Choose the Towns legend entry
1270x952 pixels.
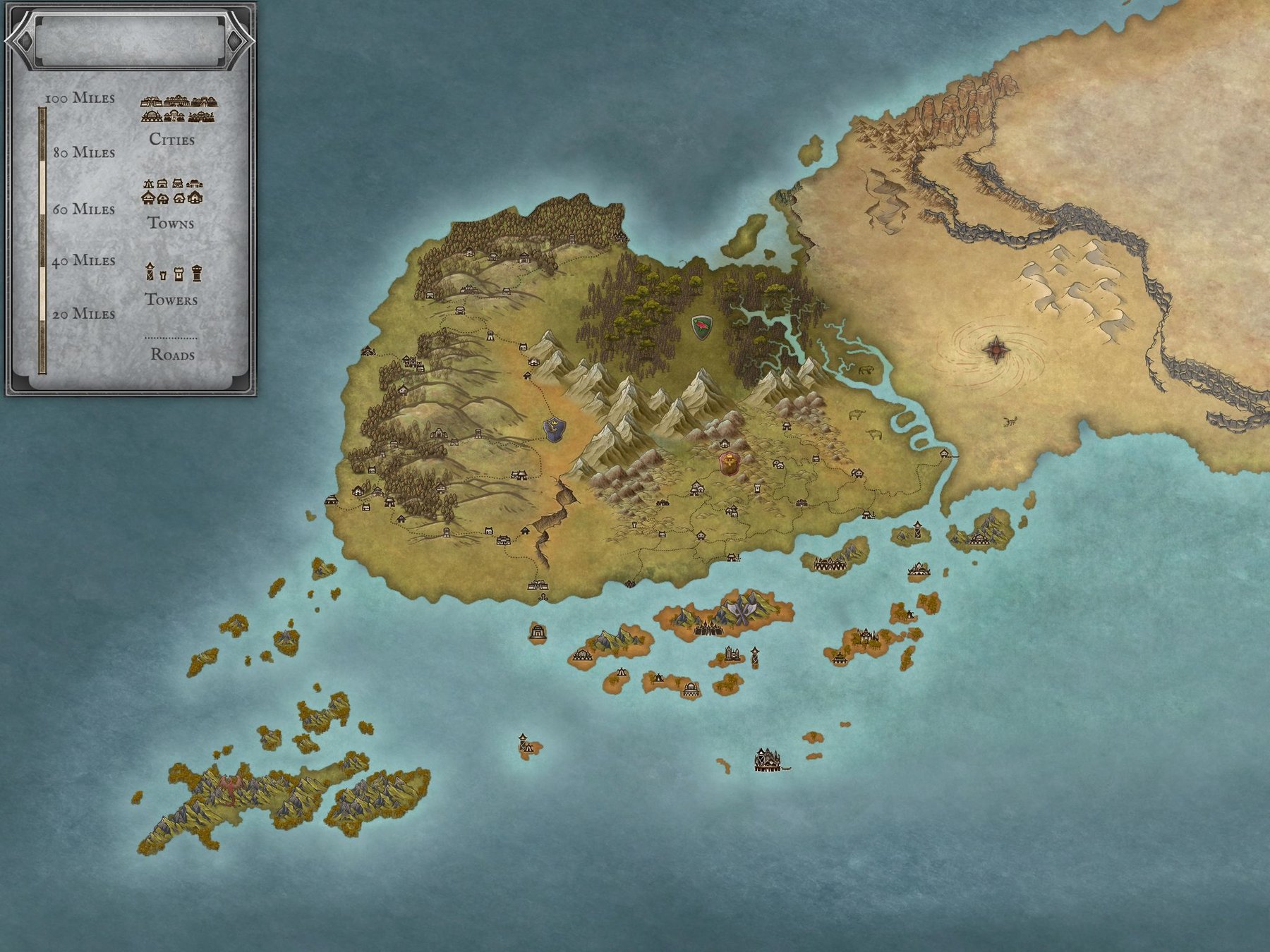point(171,203)
